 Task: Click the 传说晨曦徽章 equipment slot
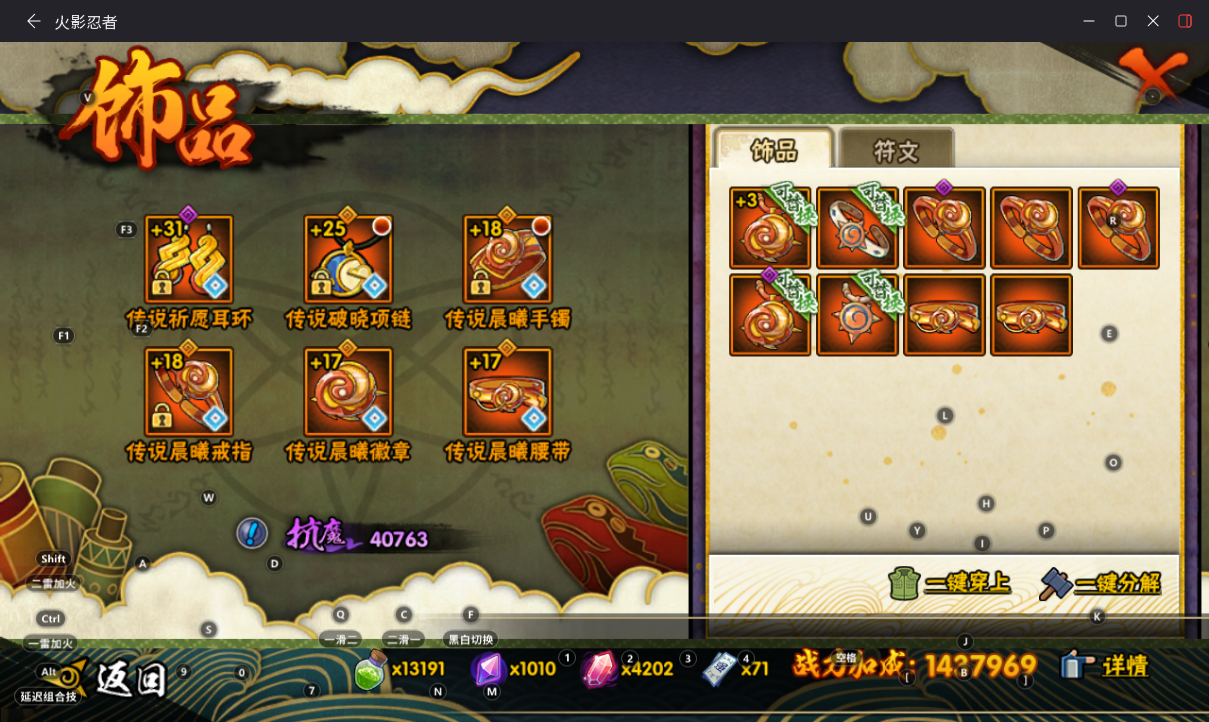348,391
